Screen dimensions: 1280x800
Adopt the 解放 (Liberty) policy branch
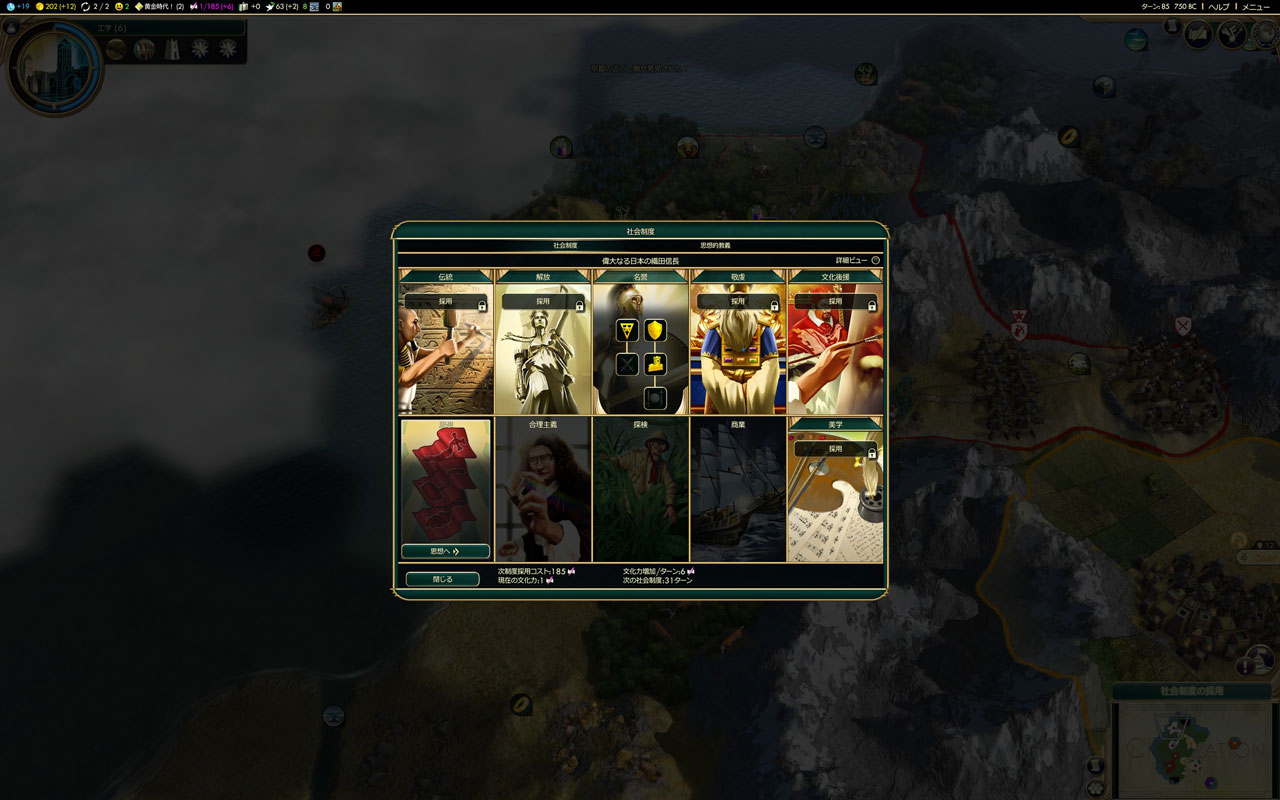coord(543,301)
